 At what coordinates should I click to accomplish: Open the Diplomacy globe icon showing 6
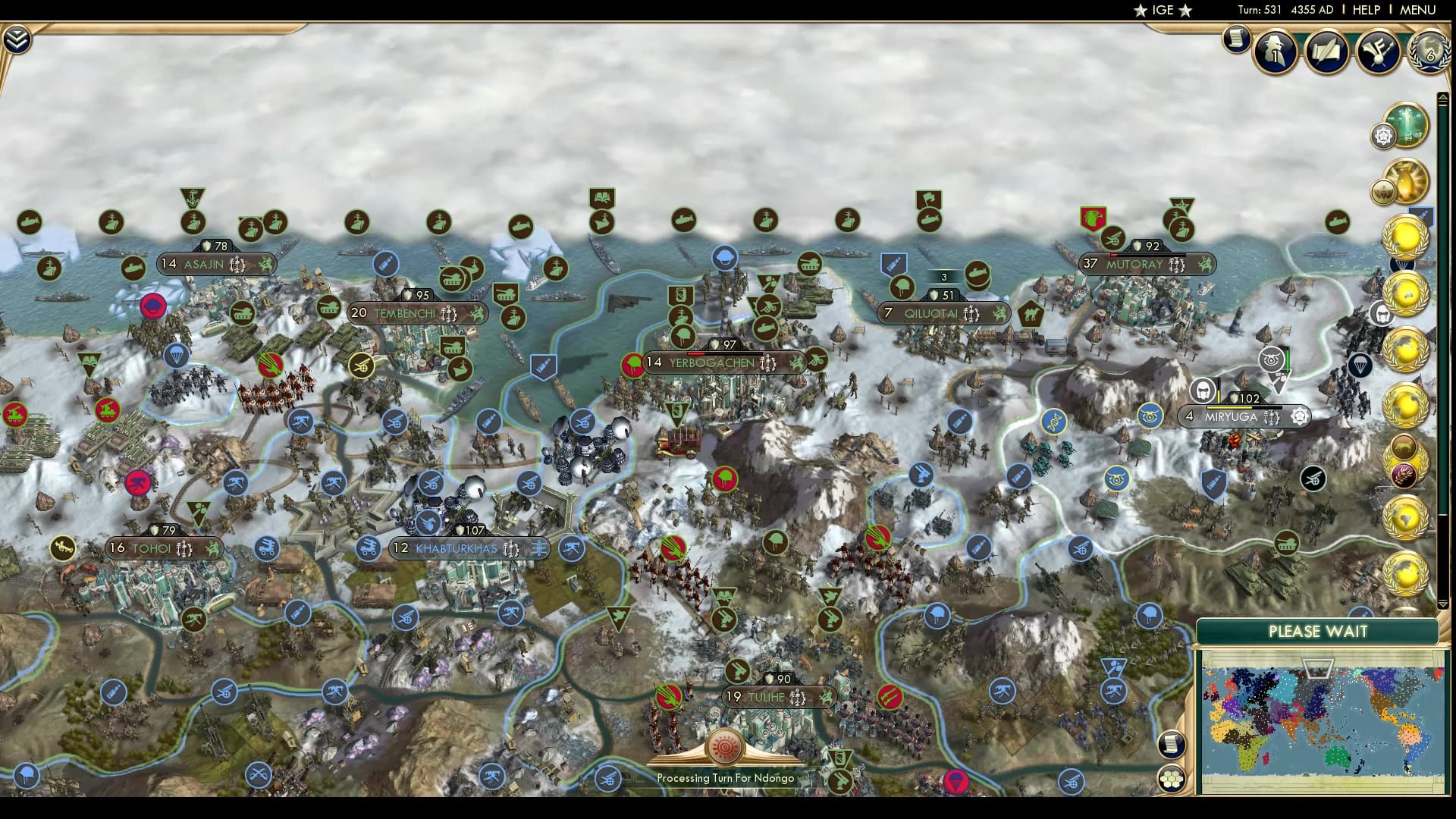click(x=1429, y=53)
